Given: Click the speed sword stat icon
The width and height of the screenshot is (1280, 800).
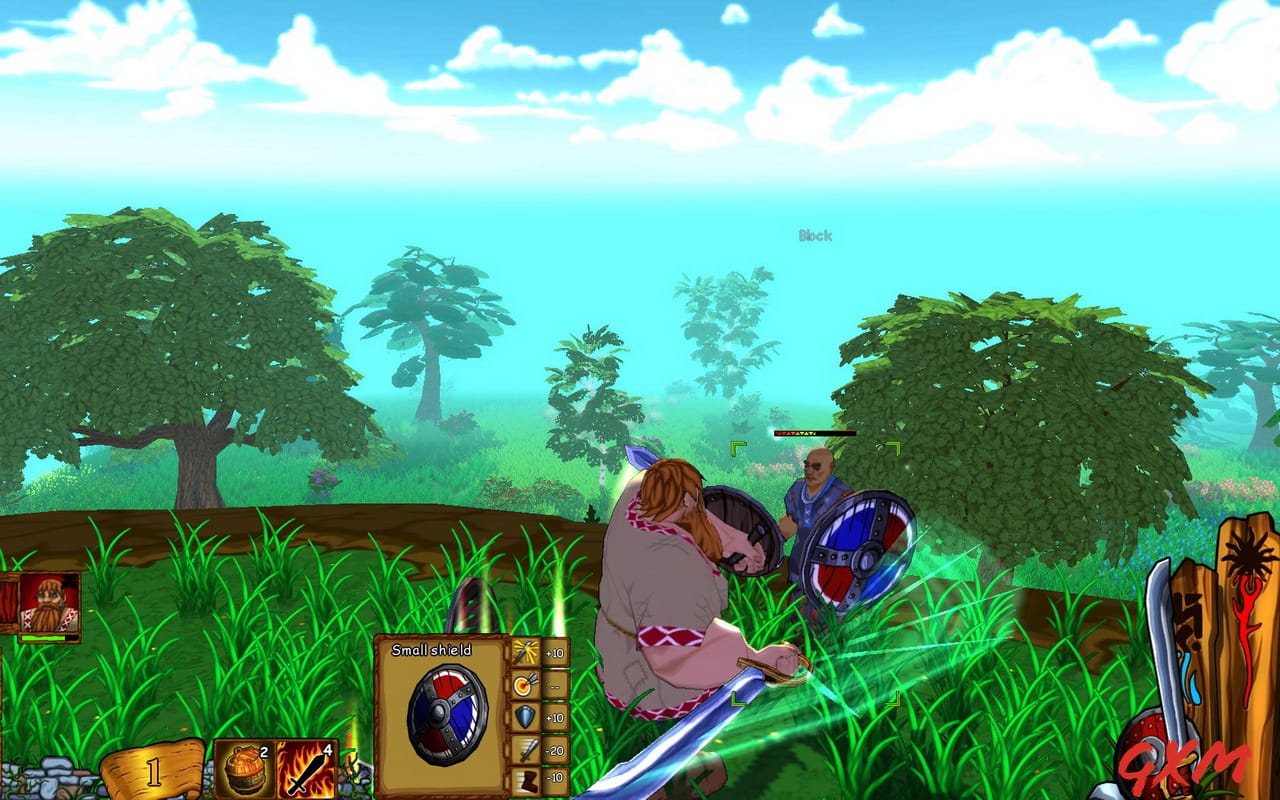Looking at the screenshot, I should tap(525, 750).
